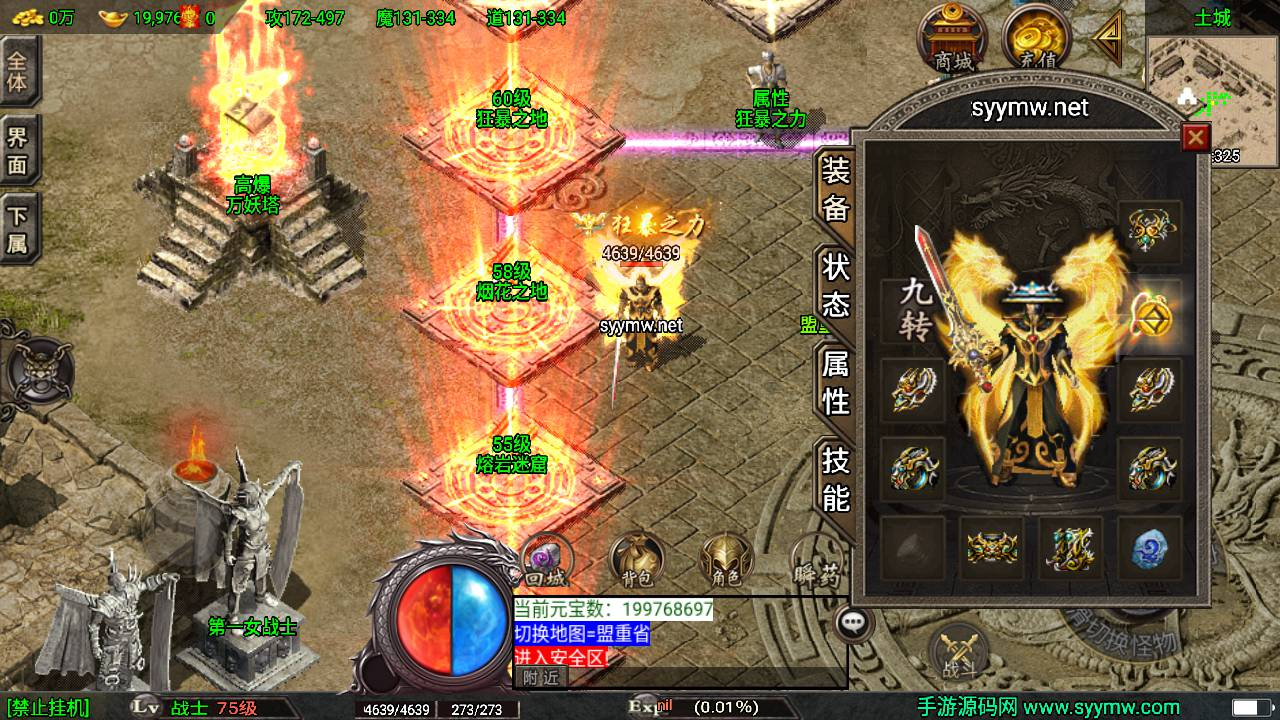Switch to the 状态 tab

pyautogui.click(x=836, y=285)
